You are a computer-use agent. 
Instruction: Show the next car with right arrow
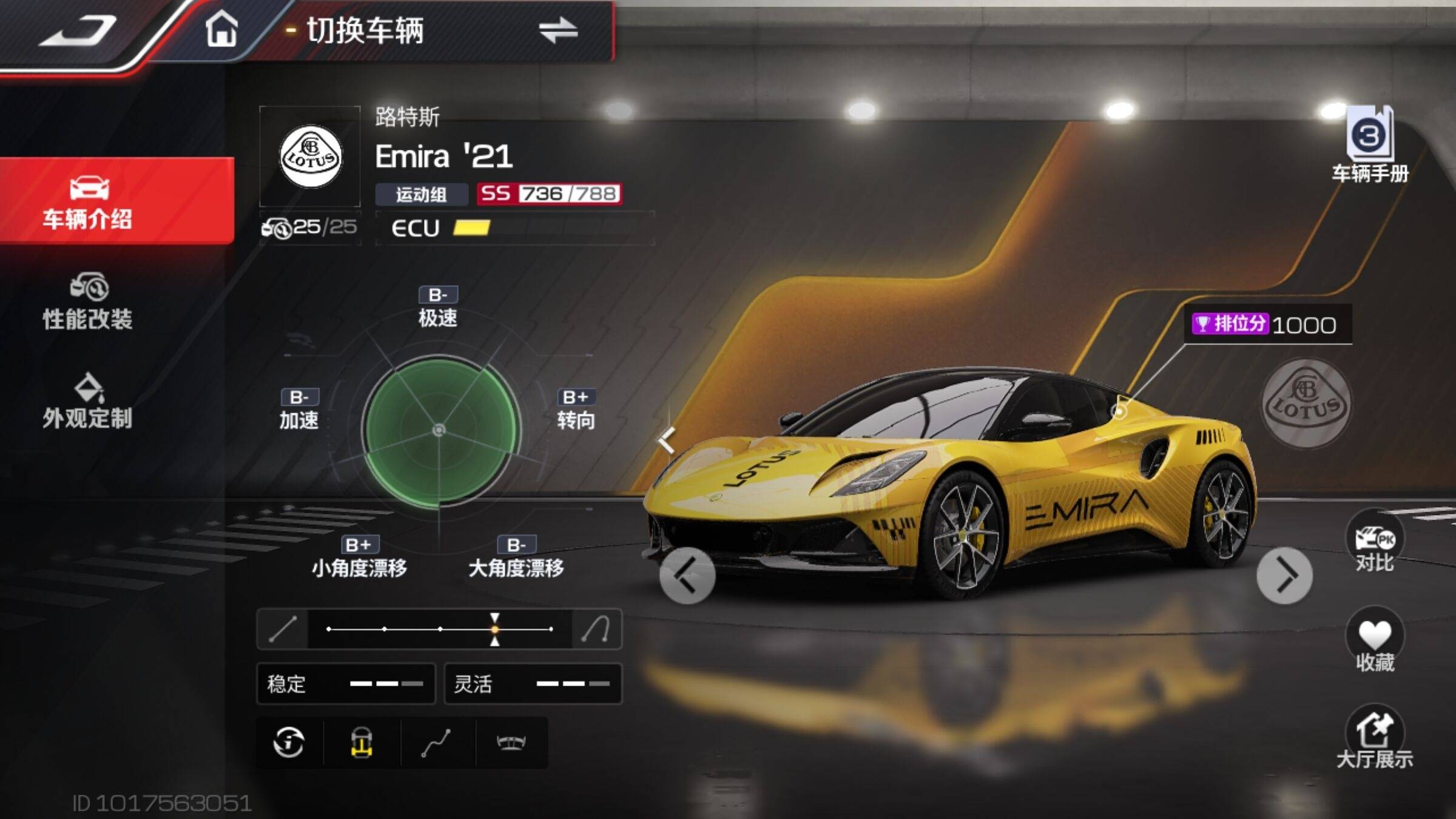[x=1284, y=575]
